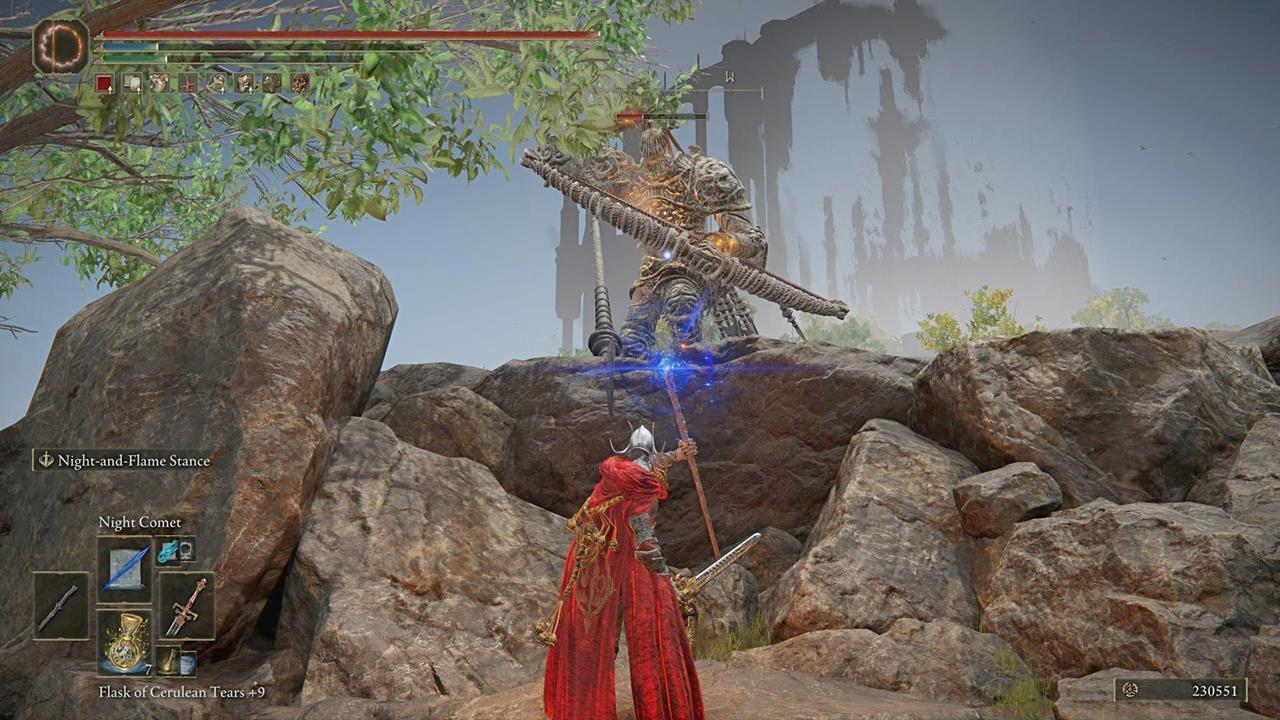Select the Night Comet spell icon

click(124, 569)
